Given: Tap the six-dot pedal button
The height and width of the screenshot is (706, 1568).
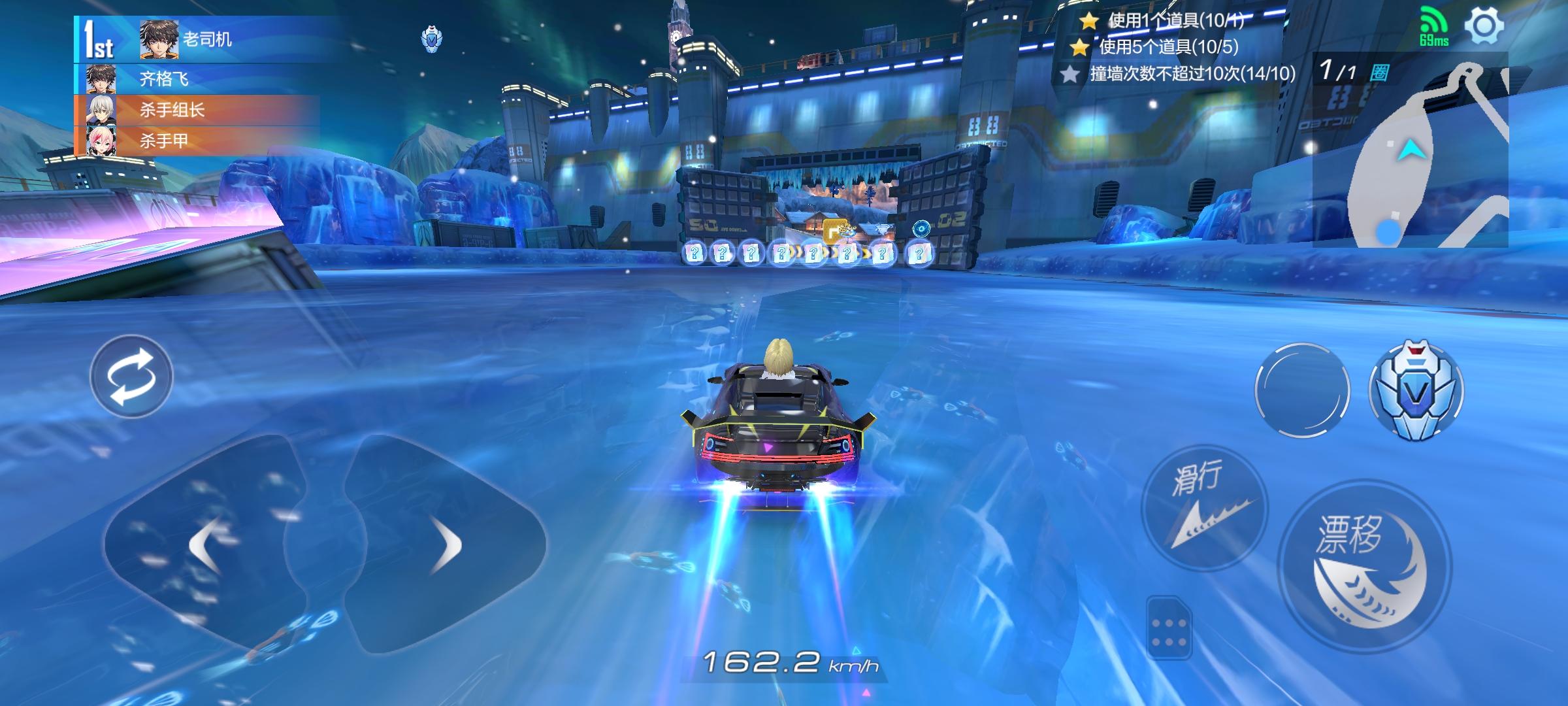Looking at the screenshot, I should tap(1169, 627).
